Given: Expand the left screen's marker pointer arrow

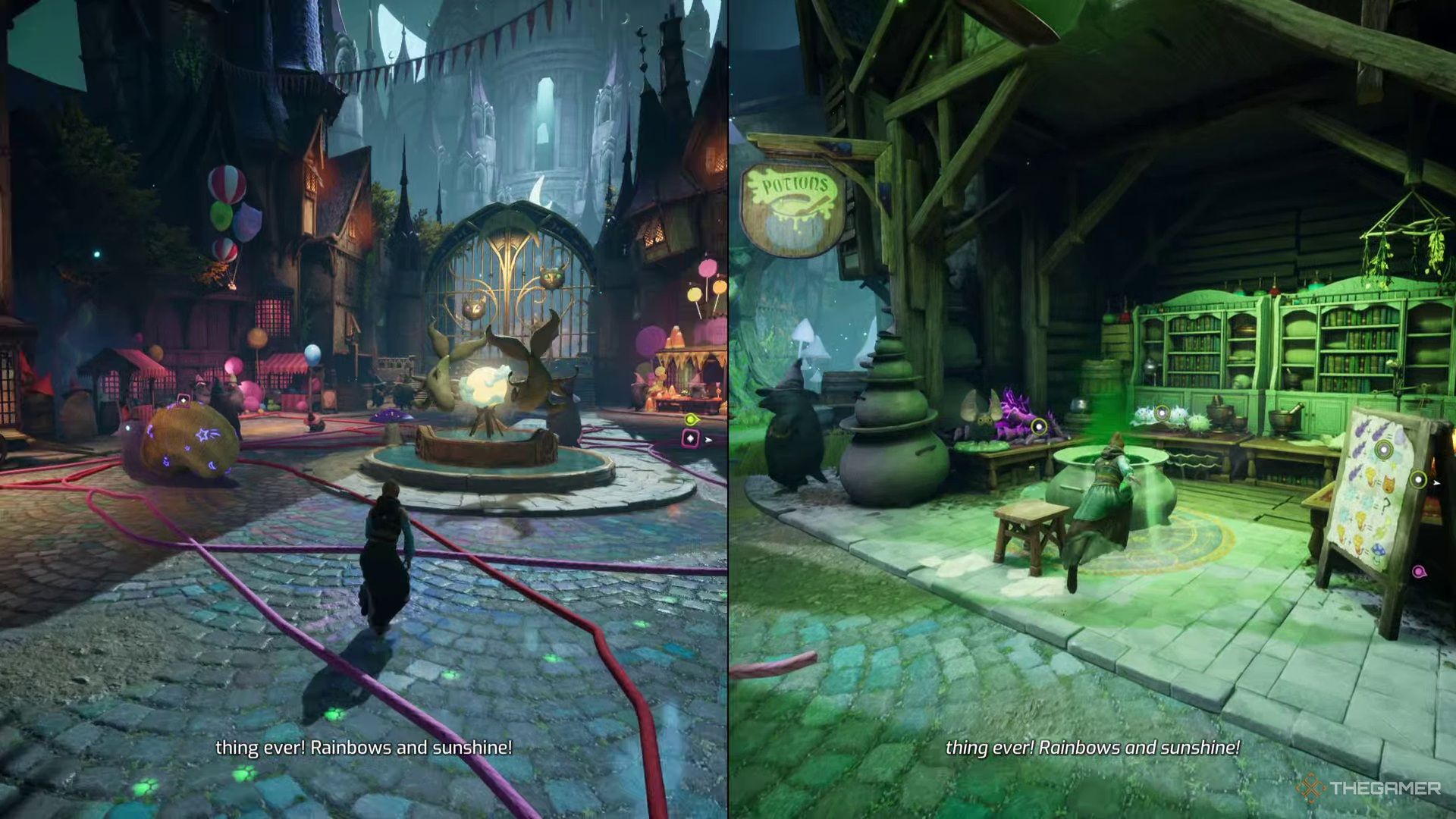Looking at the screenshot, I should (708, 440).
